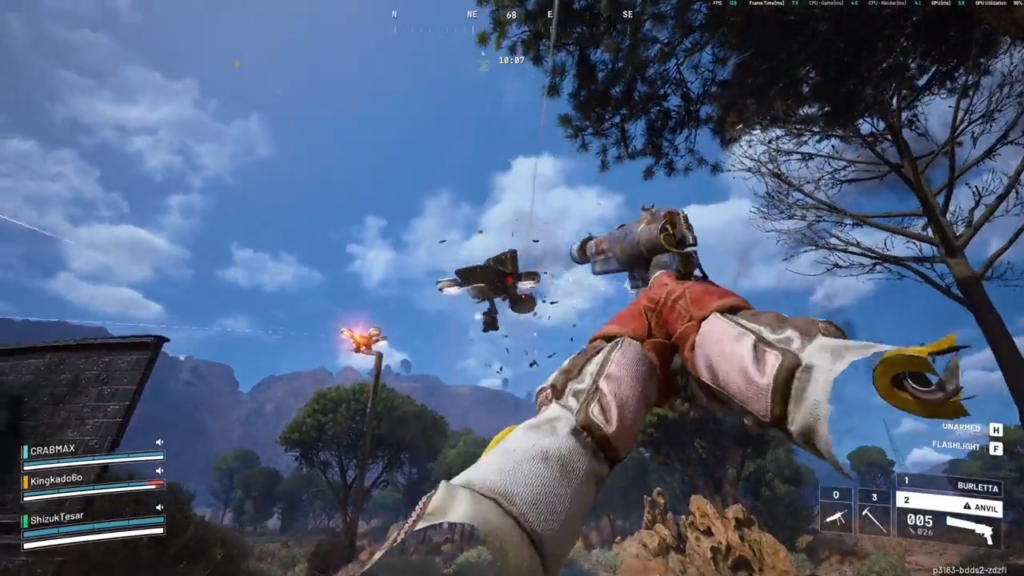
Task: Toggle CRABMAX's voice speaker icon
Action: click(x=159, y=442)
